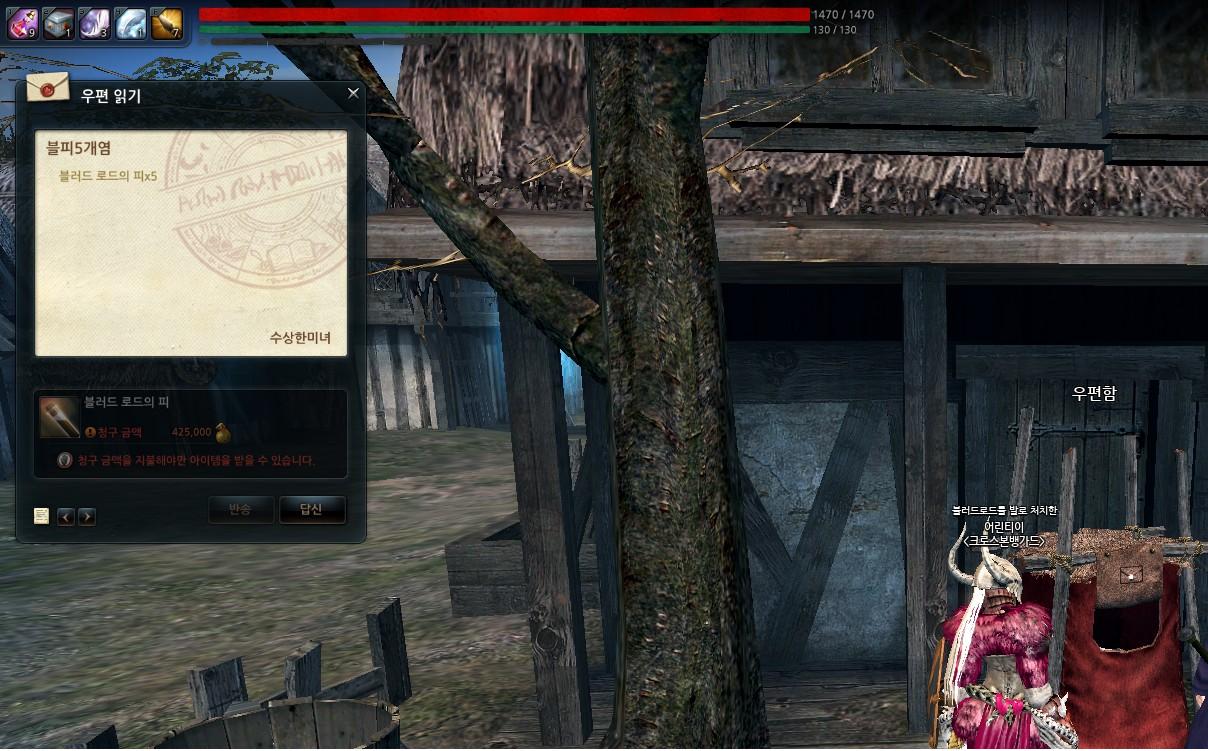Go to the previous mail with left arrow
1208x751 pixels.
pos(66,516)
